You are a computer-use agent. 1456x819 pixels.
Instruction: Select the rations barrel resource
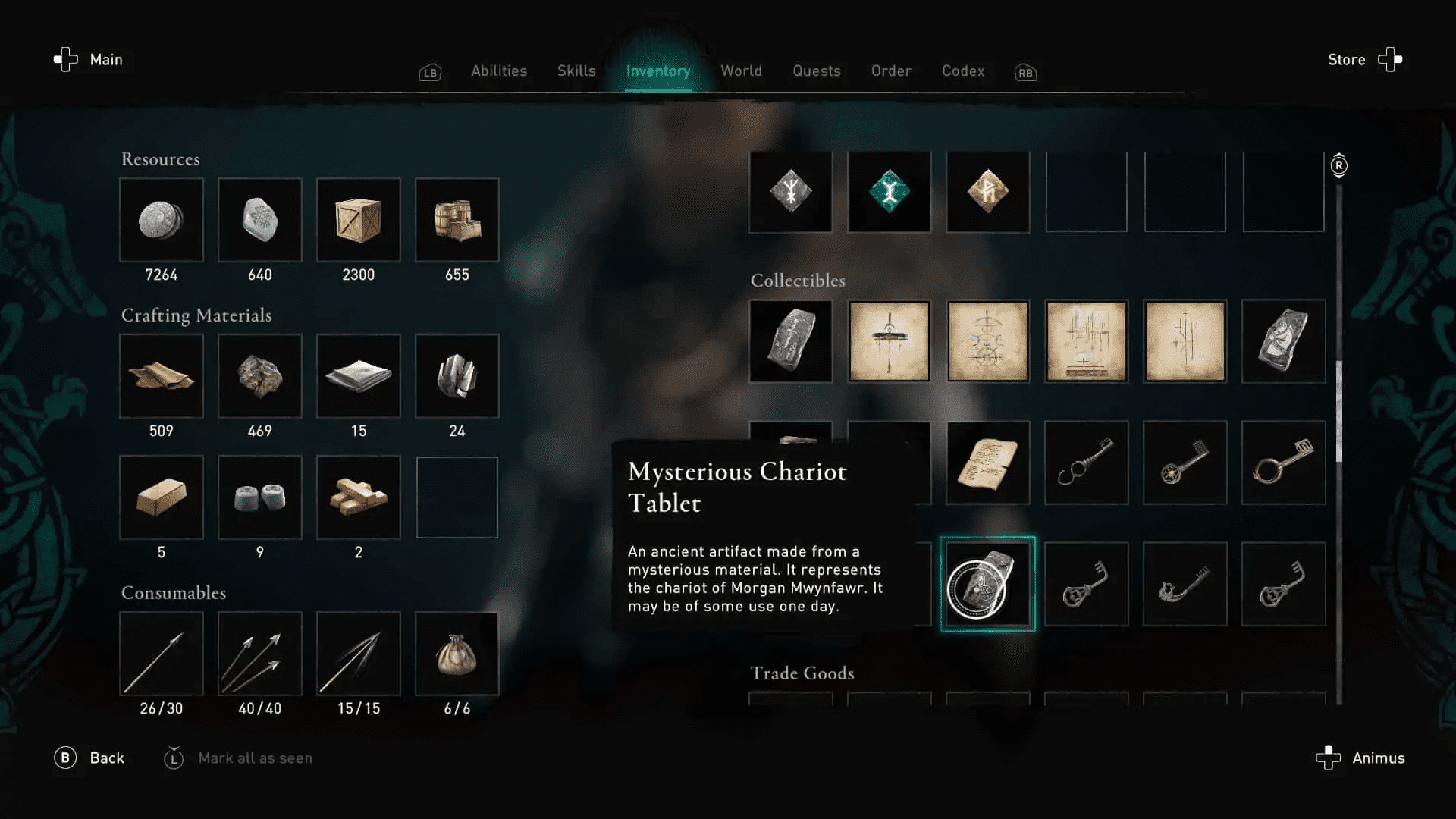point(457,220)
